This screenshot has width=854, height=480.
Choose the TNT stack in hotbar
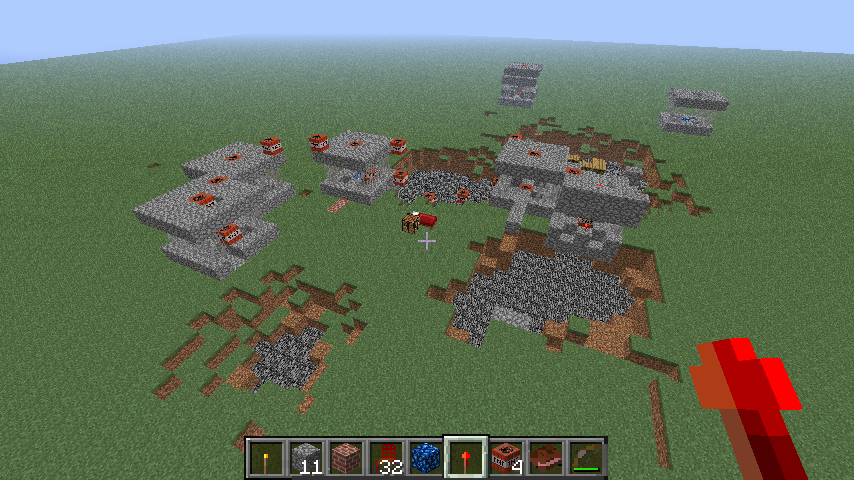coord(506,458)
